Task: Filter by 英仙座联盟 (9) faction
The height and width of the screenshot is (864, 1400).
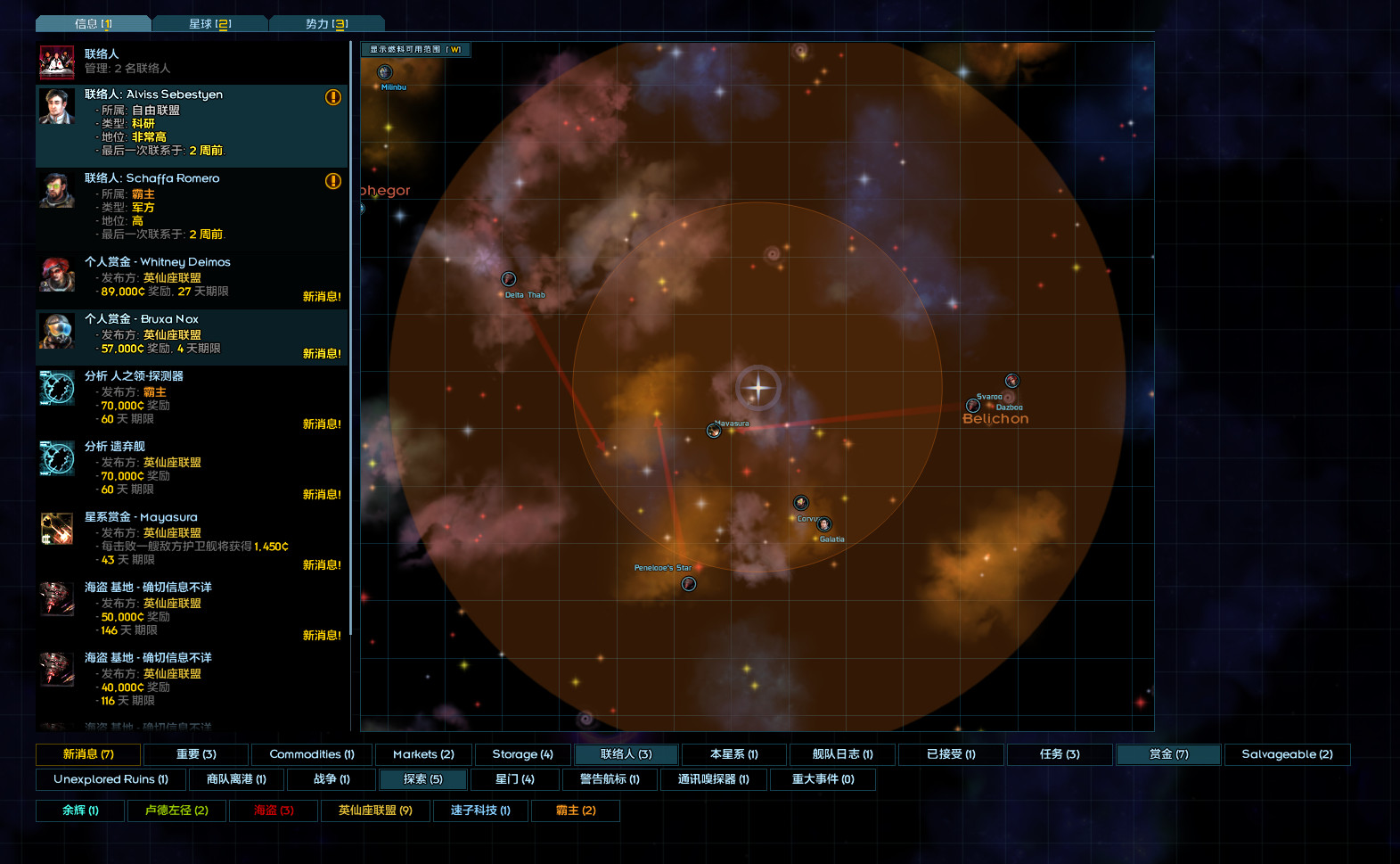Action: coord(375,811)
